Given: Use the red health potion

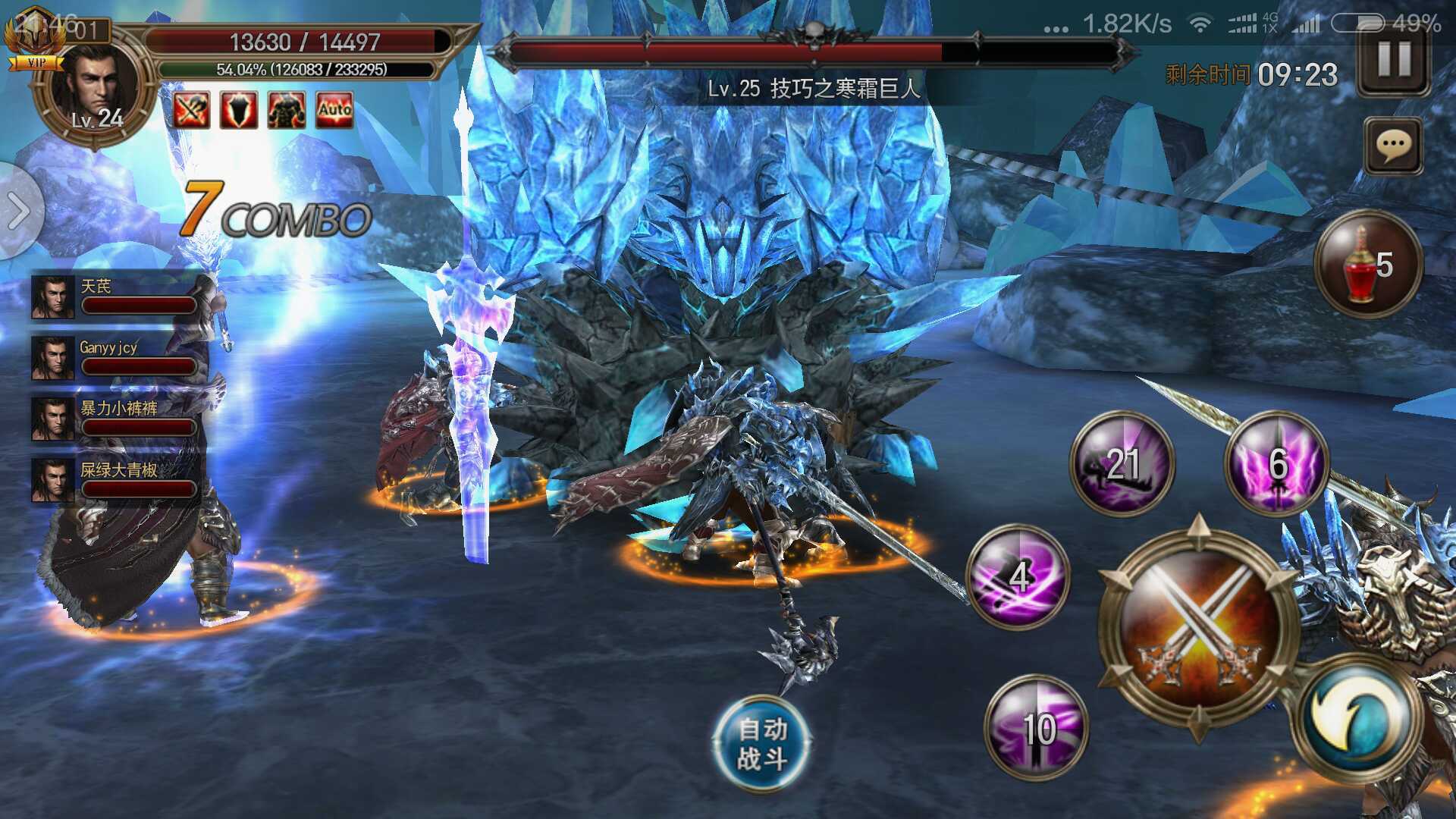Looking at the screenshot, I should [1367, 264].
